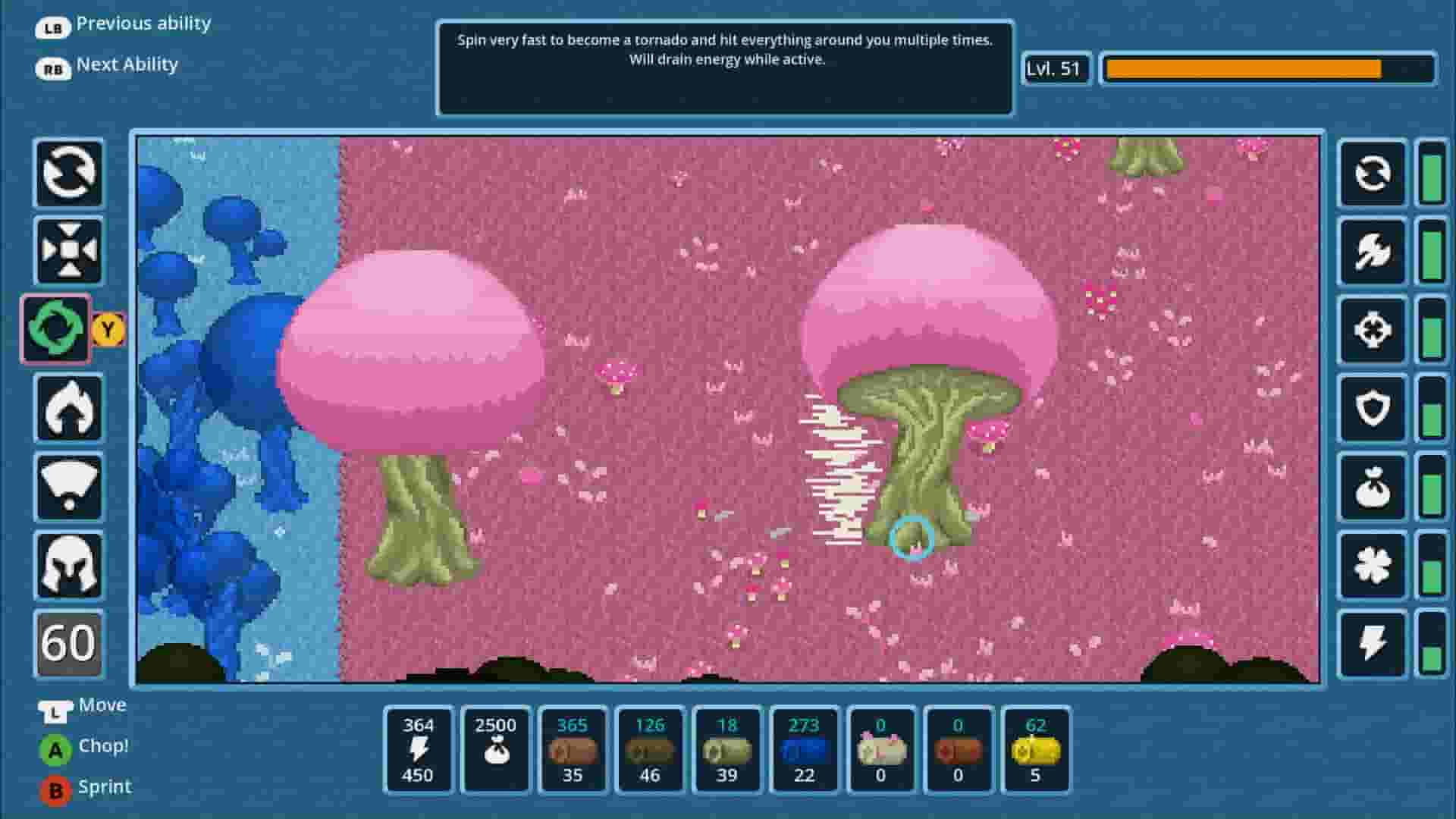Click the fan-shaped ability below the flame
The height and width of the screenshot is (819, 1456).
[x=67, y=488]
